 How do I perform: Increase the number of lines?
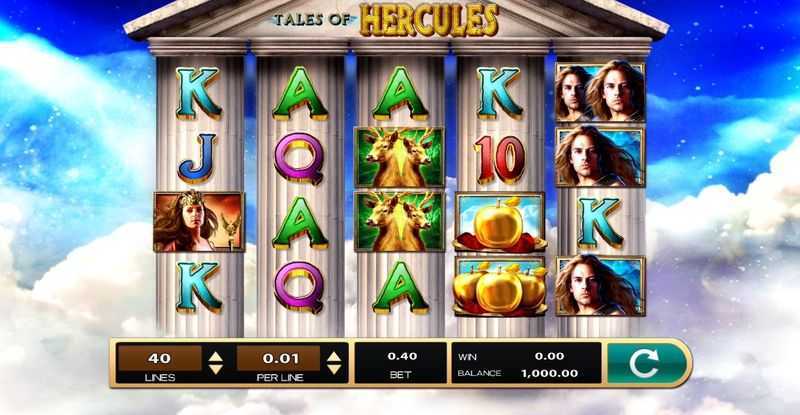[x=215, y=354]
